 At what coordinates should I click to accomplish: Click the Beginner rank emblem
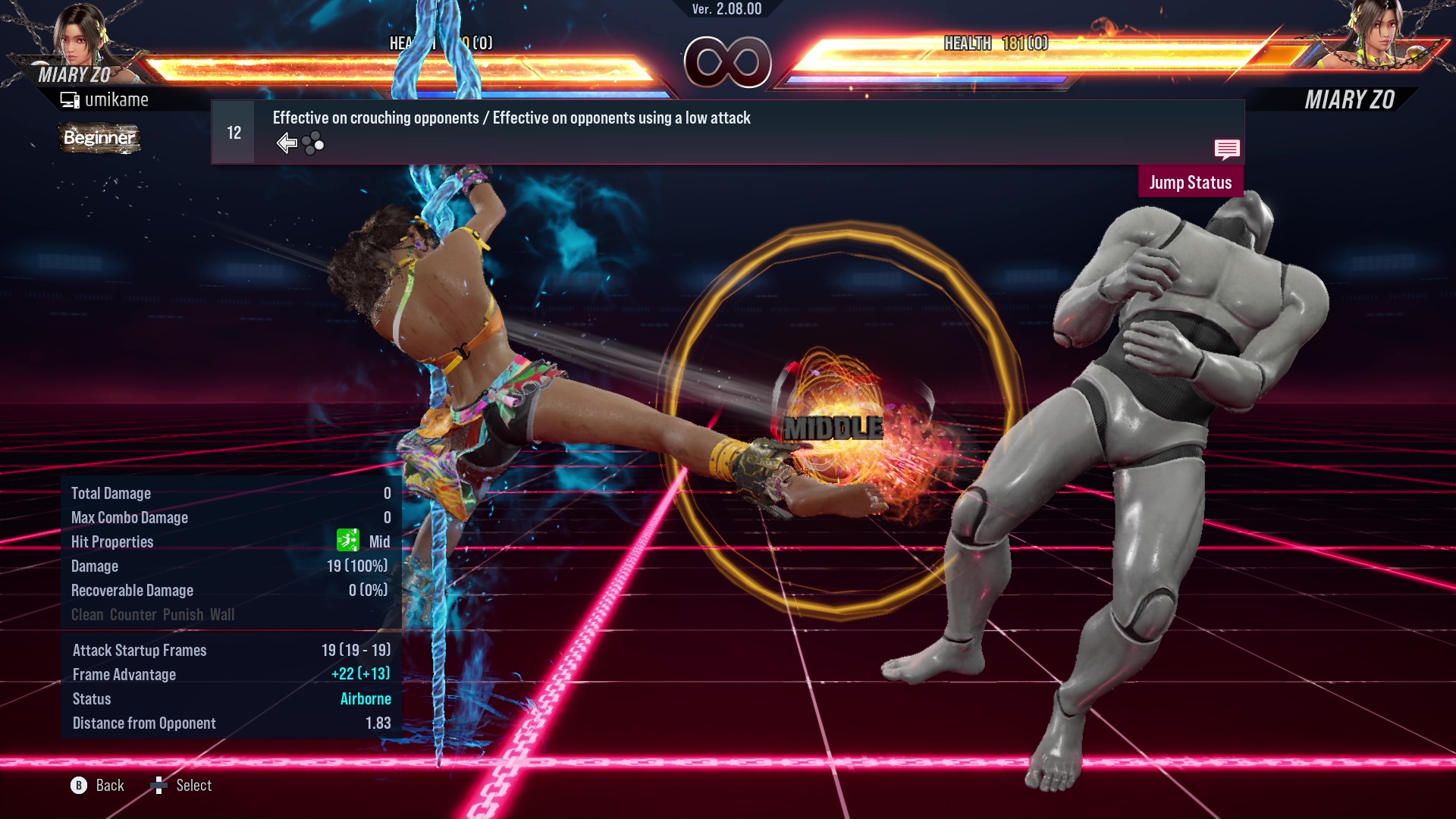click(99, 139)
